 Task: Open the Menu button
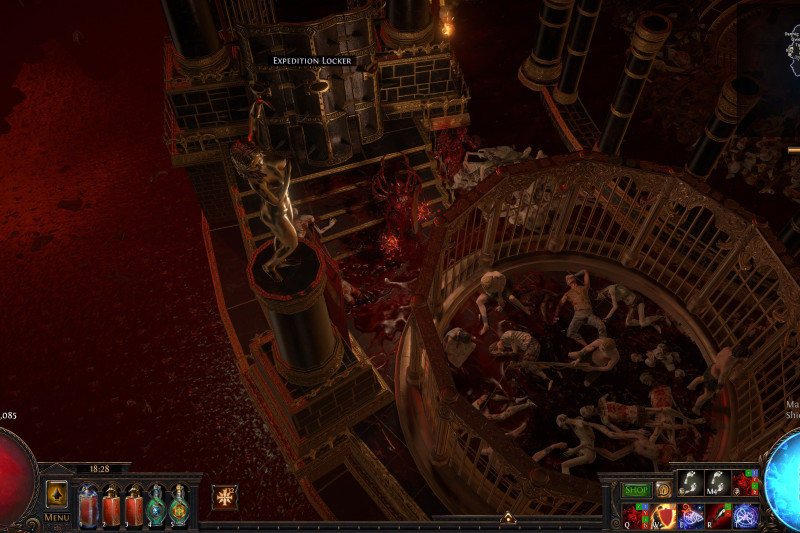57,517
